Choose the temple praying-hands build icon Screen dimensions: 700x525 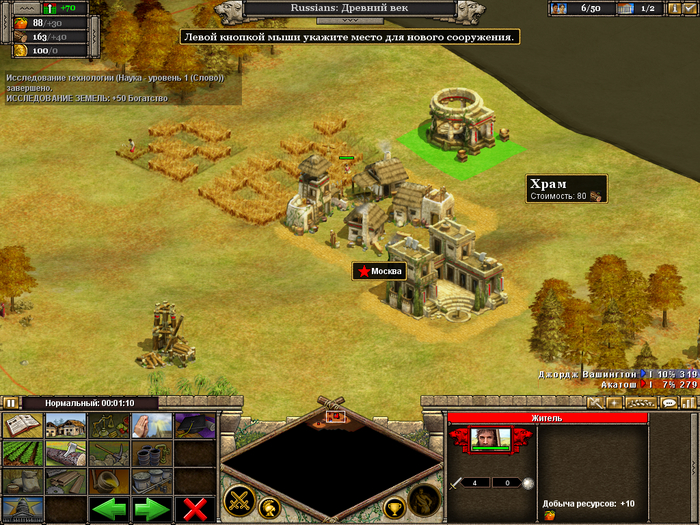click(x=152, y=426)
